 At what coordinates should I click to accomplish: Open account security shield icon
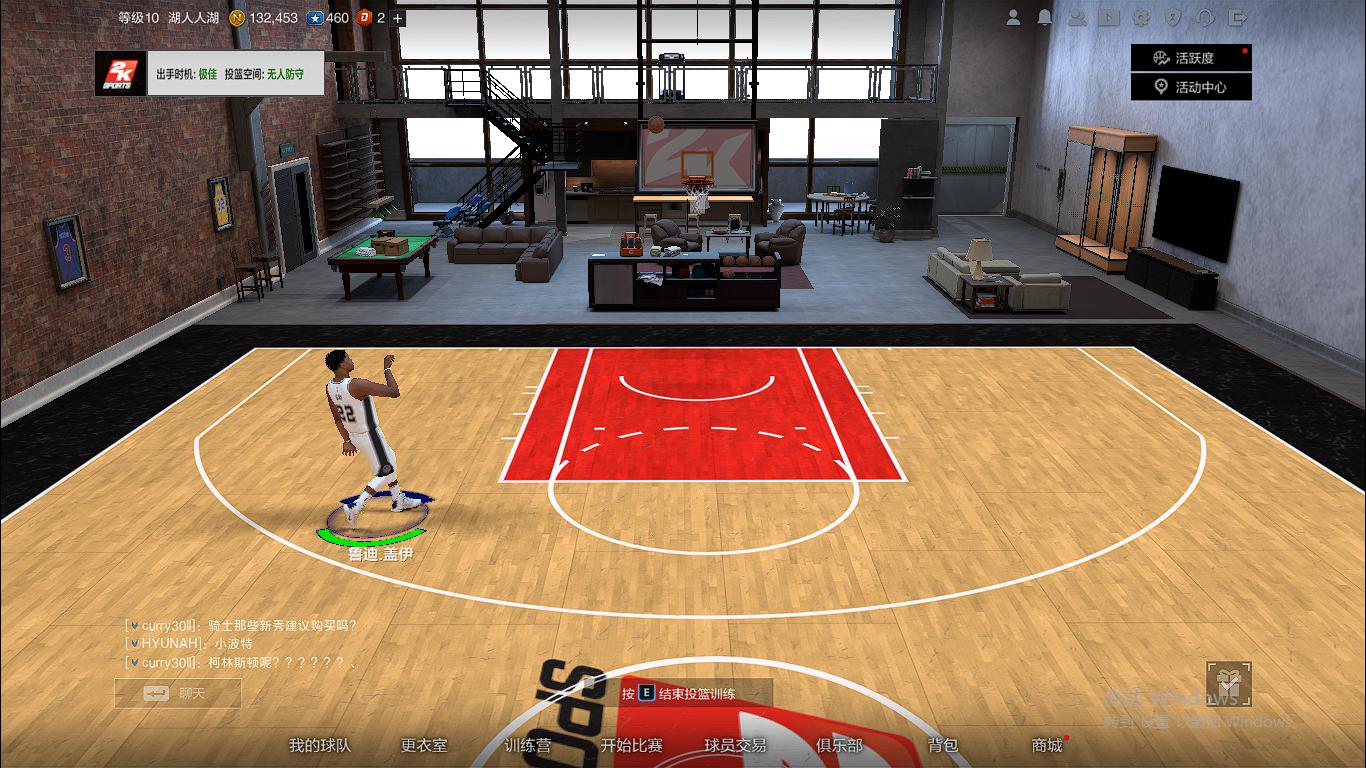[x=1174, y=17]
